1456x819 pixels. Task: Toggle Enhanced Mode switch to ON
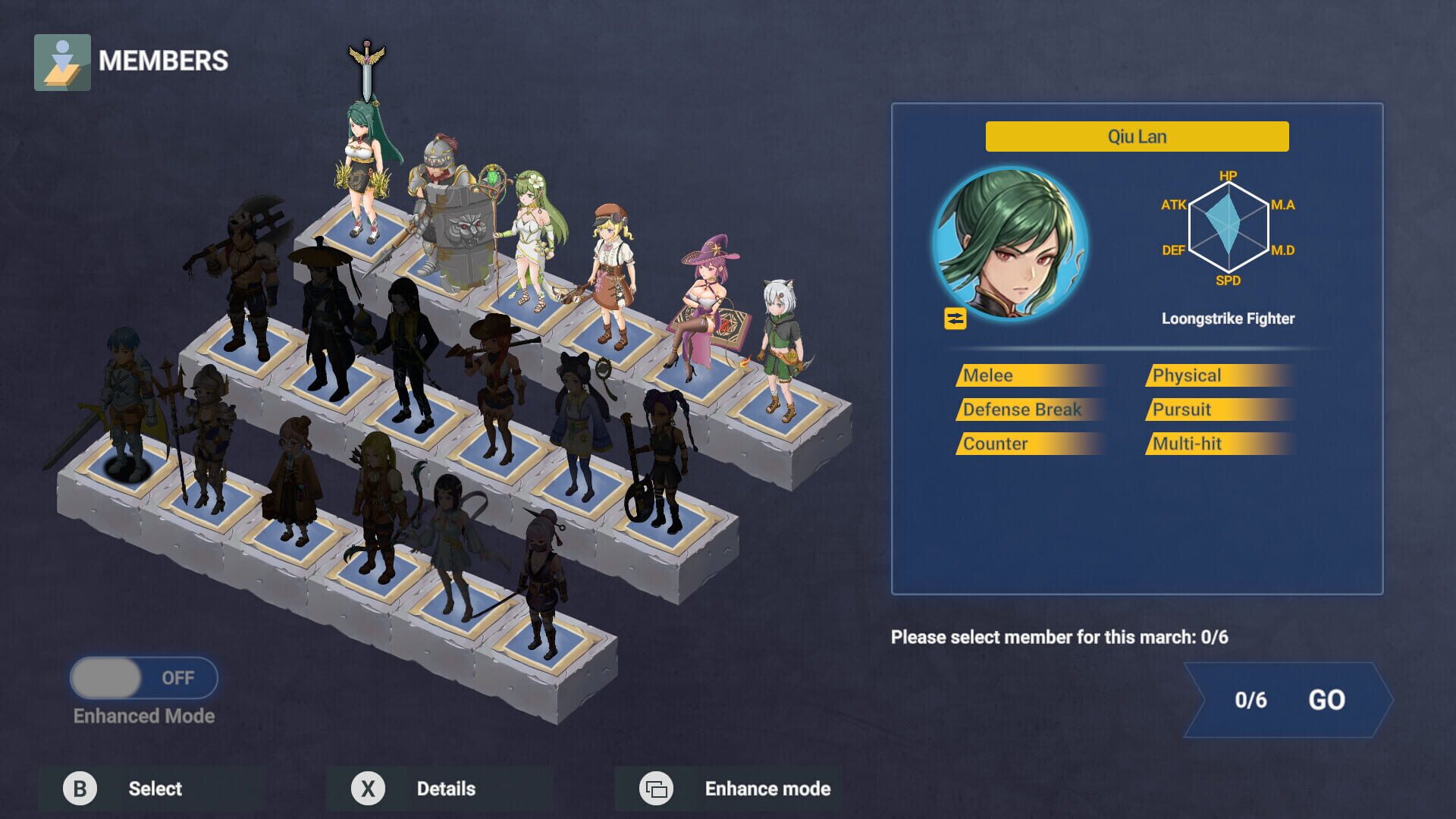pos(143,679)
